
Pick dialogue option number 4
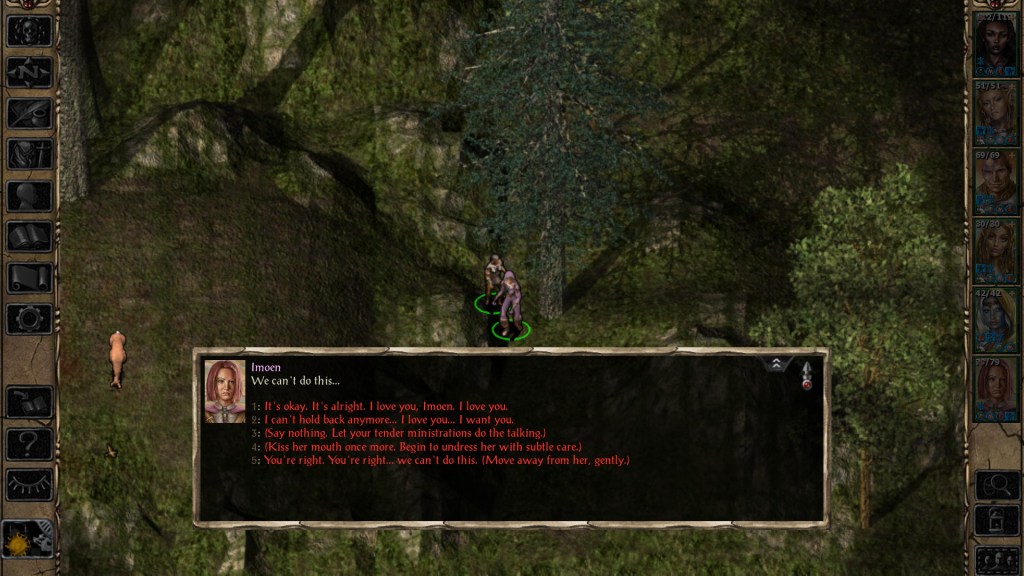421,447
